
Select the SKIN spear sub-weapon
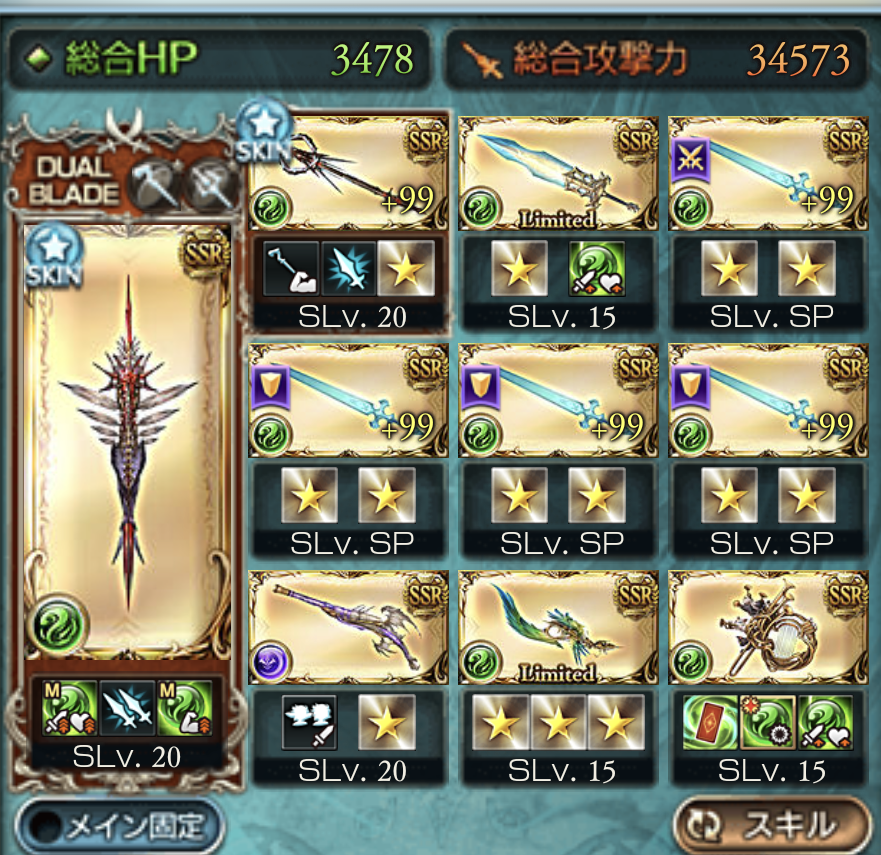tap(347, 172)
